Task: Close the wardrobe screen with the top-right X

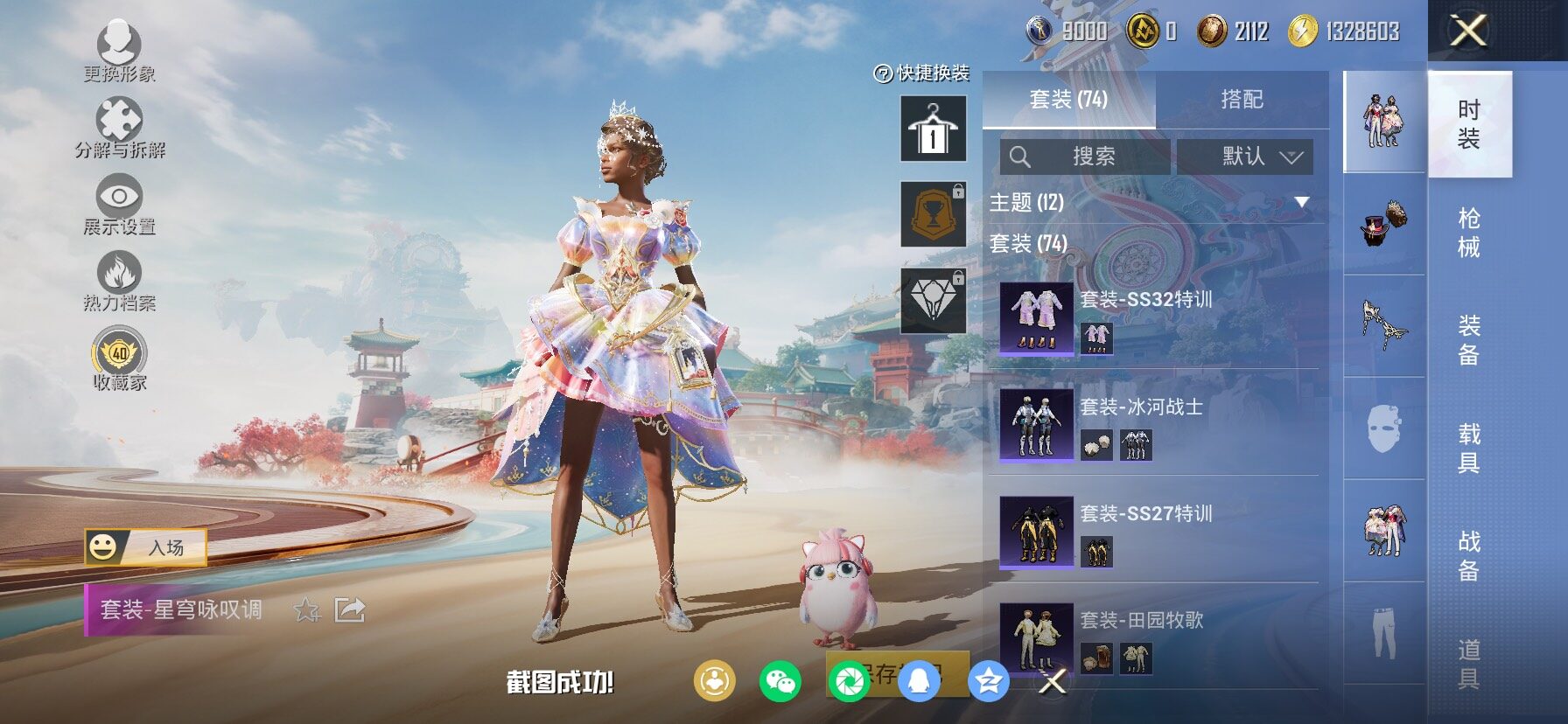Action: [x=1468, y=31]
